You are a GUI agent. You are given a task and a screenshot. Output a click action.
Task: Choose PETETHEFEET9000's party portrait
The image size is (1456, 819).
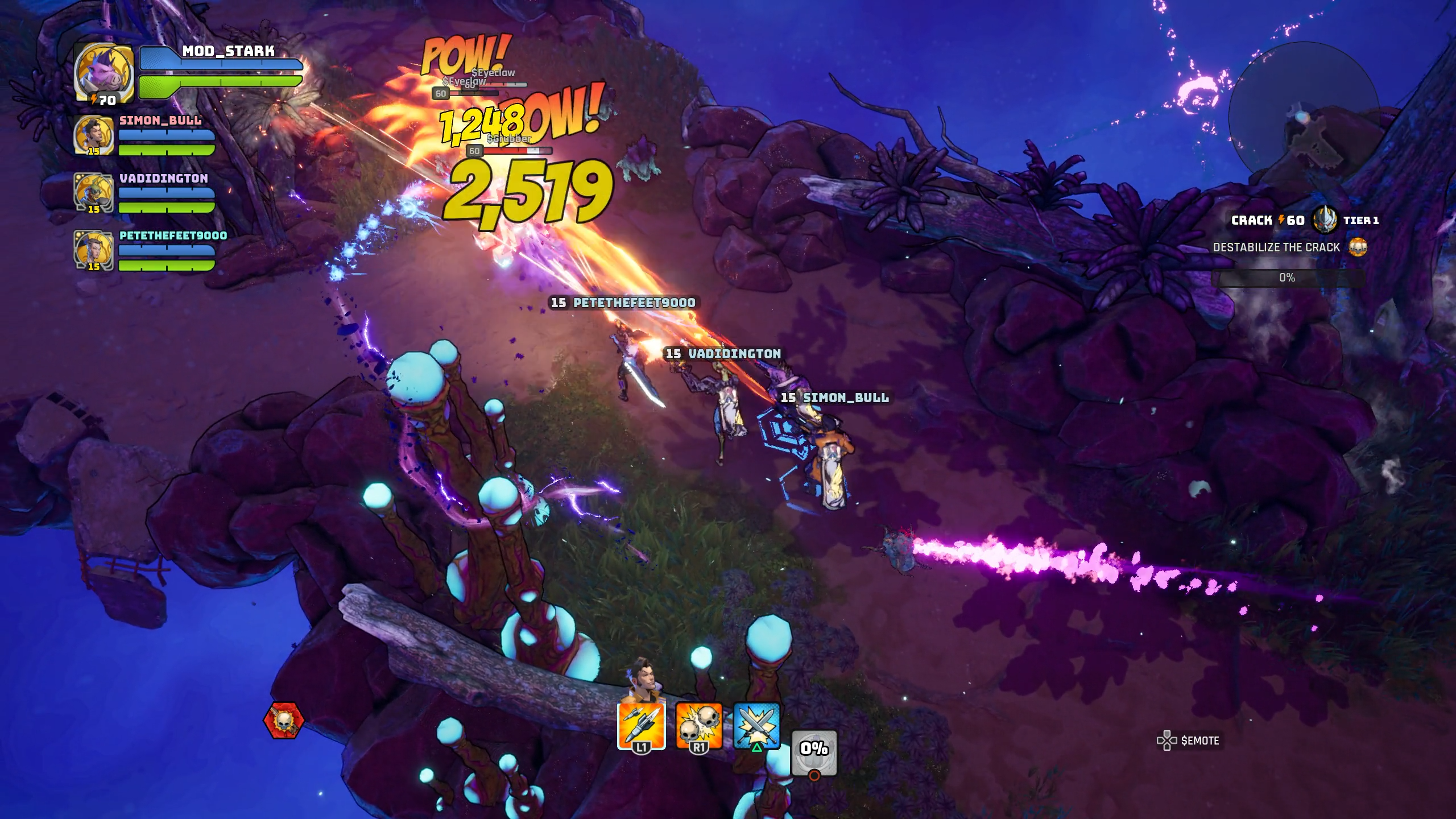(x=93, y=250)
